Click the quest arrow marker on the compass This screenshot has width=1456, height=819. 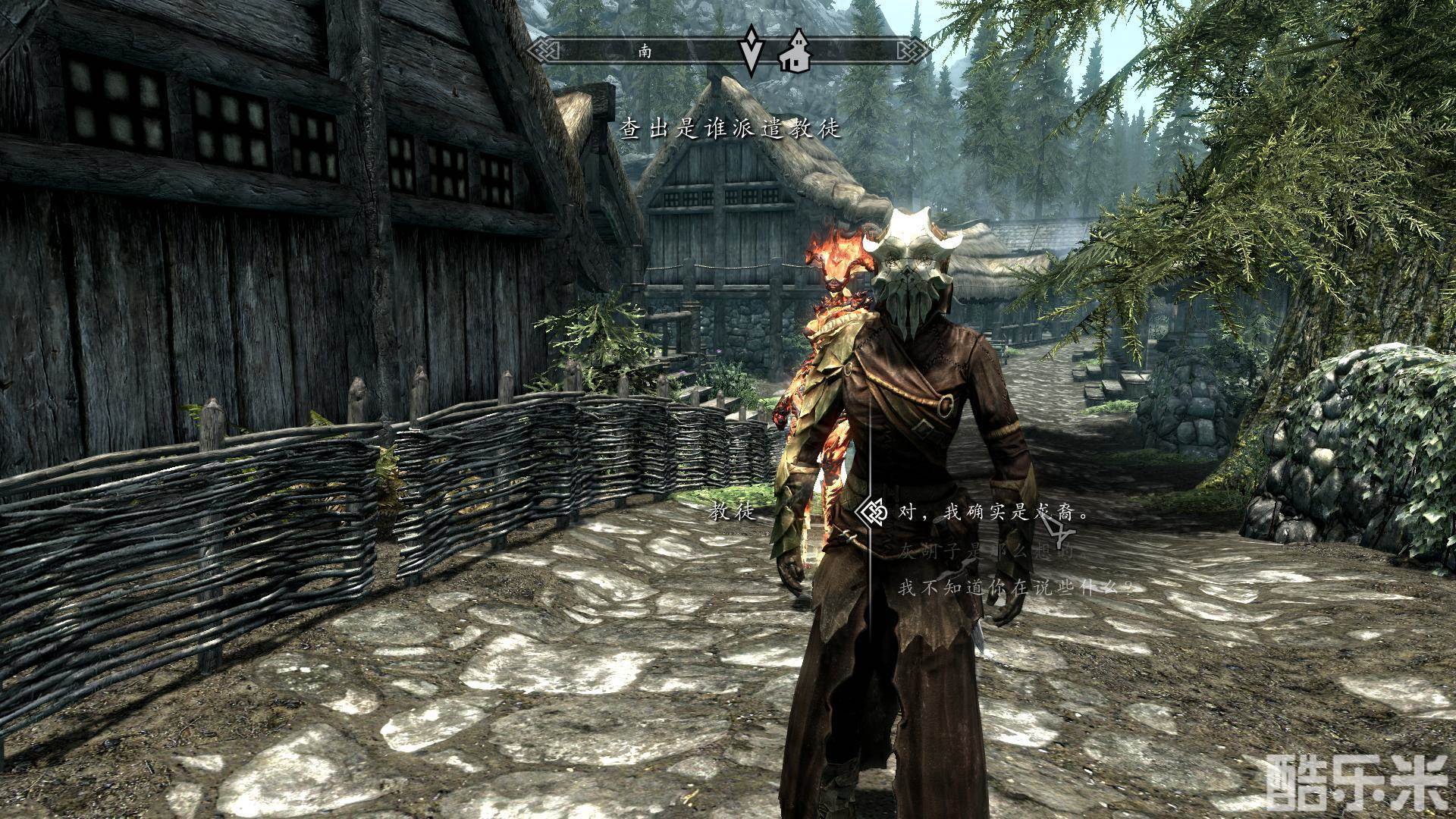tap(751, 50)
